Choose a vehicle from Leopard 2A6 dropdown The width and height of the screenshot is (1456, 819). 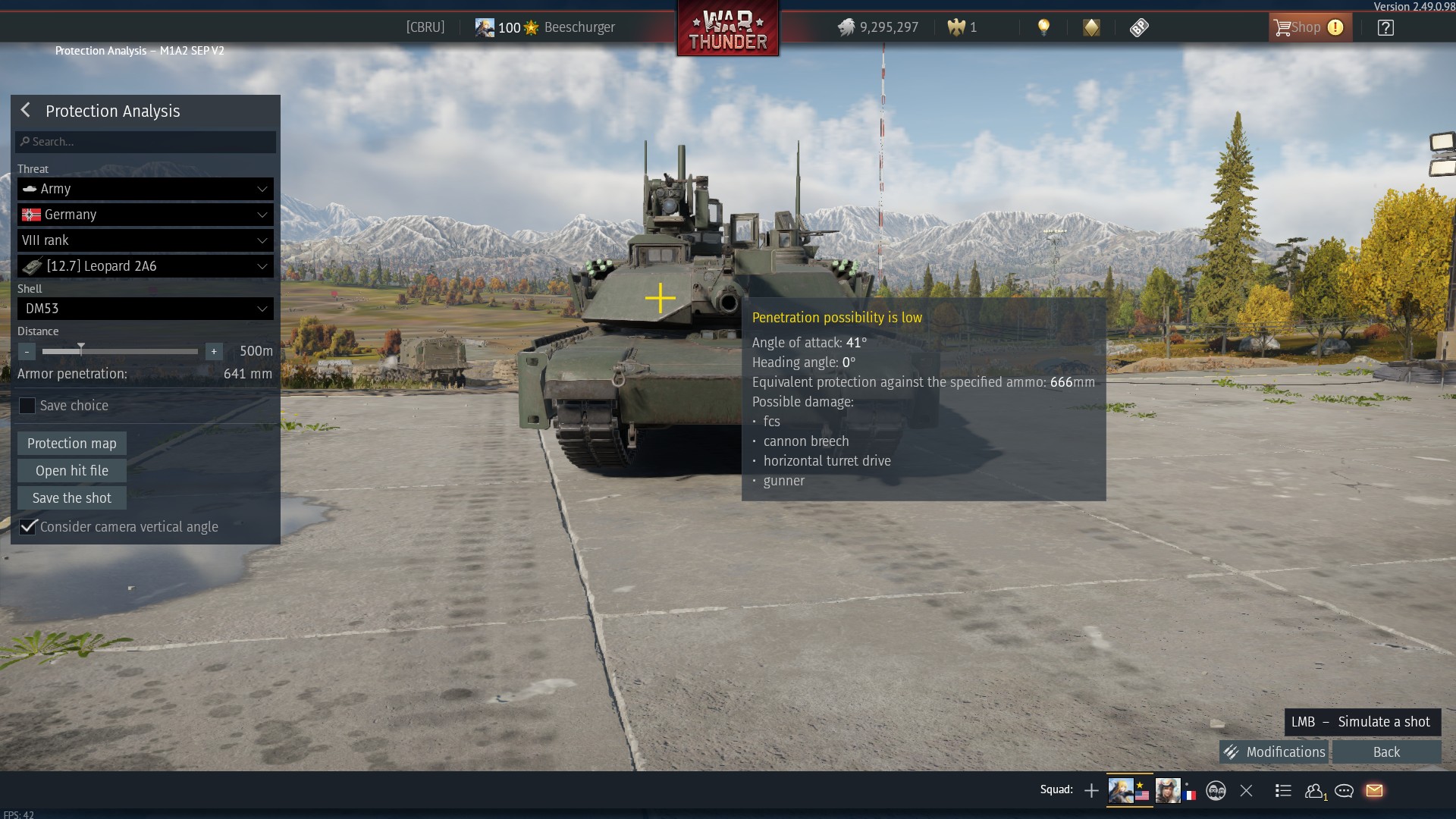(146, 266)
